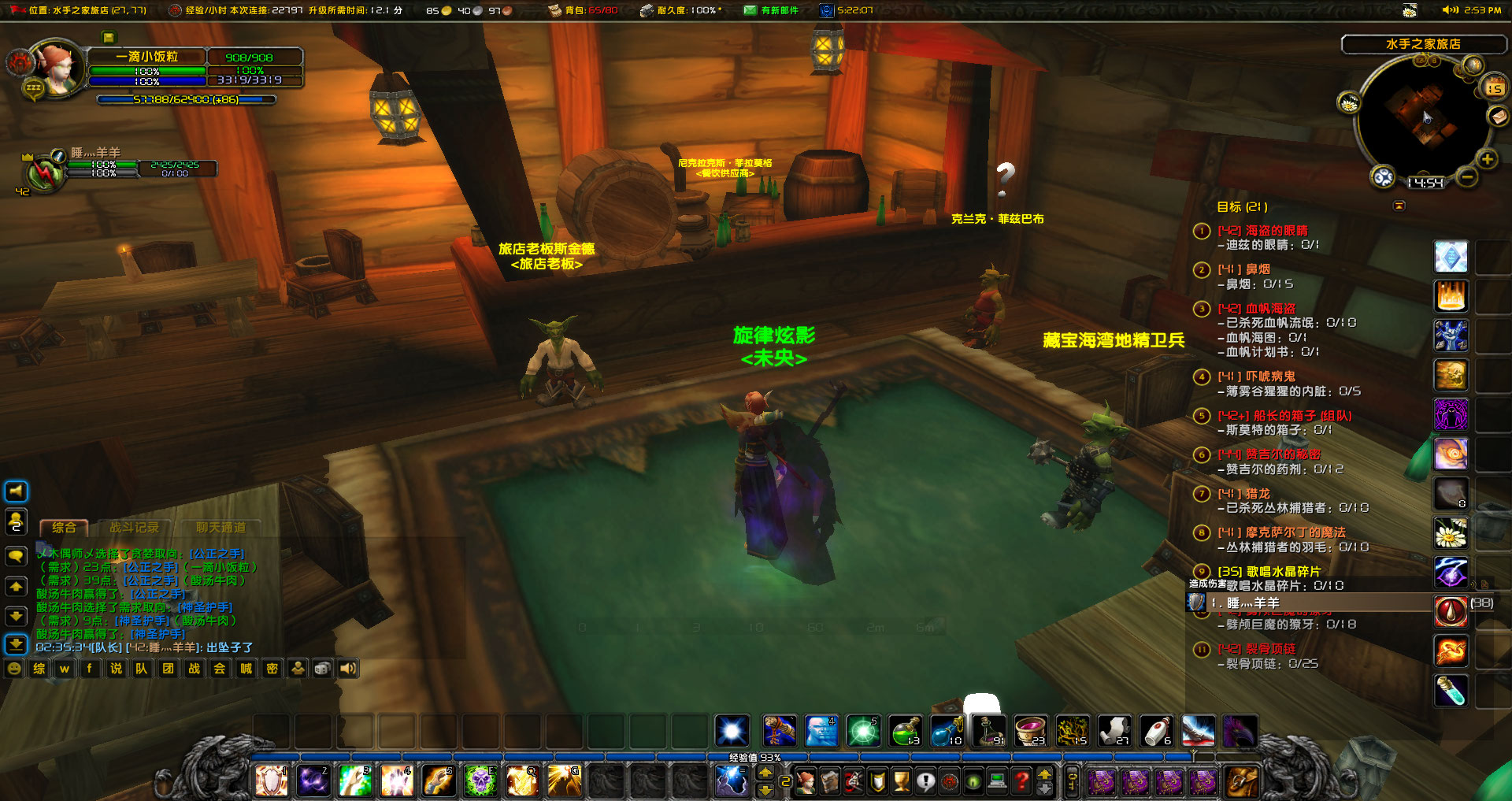The width and height of the screenshot is (1512, 801).
Task: Collapse the objectives tracker arrow
Action: pos(1399,205)
